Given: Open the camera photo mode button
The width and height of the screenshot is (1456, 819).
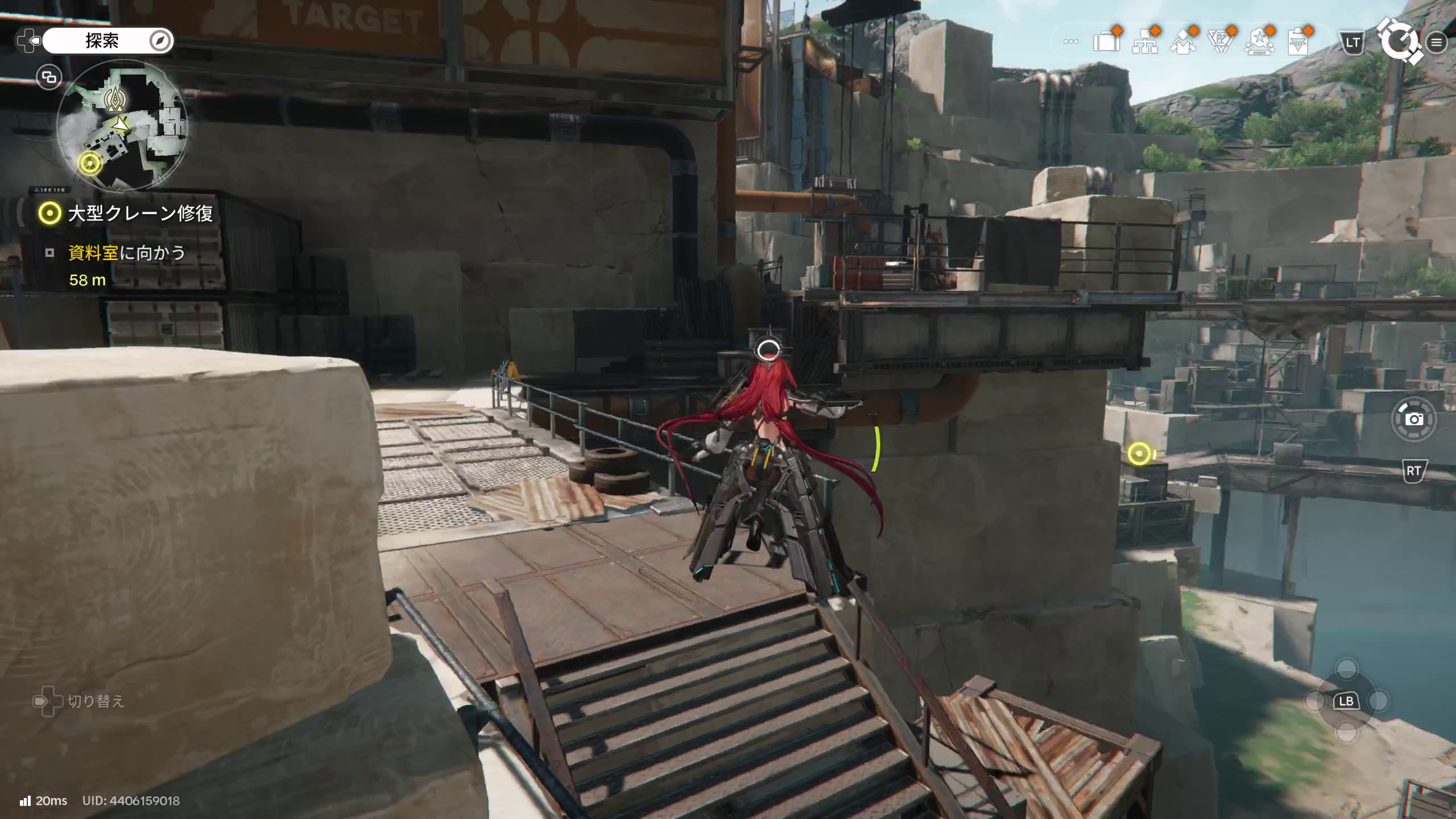Looking at the screenshot, I should pyautogui.click(x=1414, y=420).
